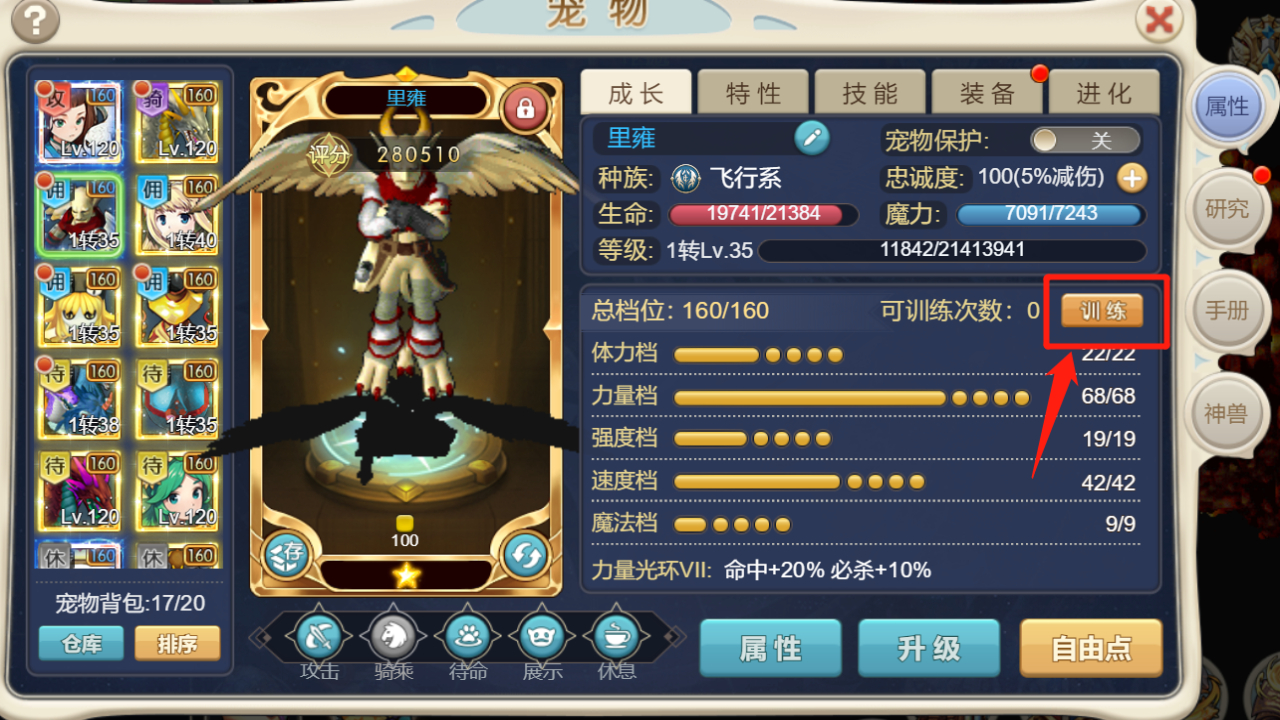
Task: Click the 自由点 free points button
Action: 1090,648
